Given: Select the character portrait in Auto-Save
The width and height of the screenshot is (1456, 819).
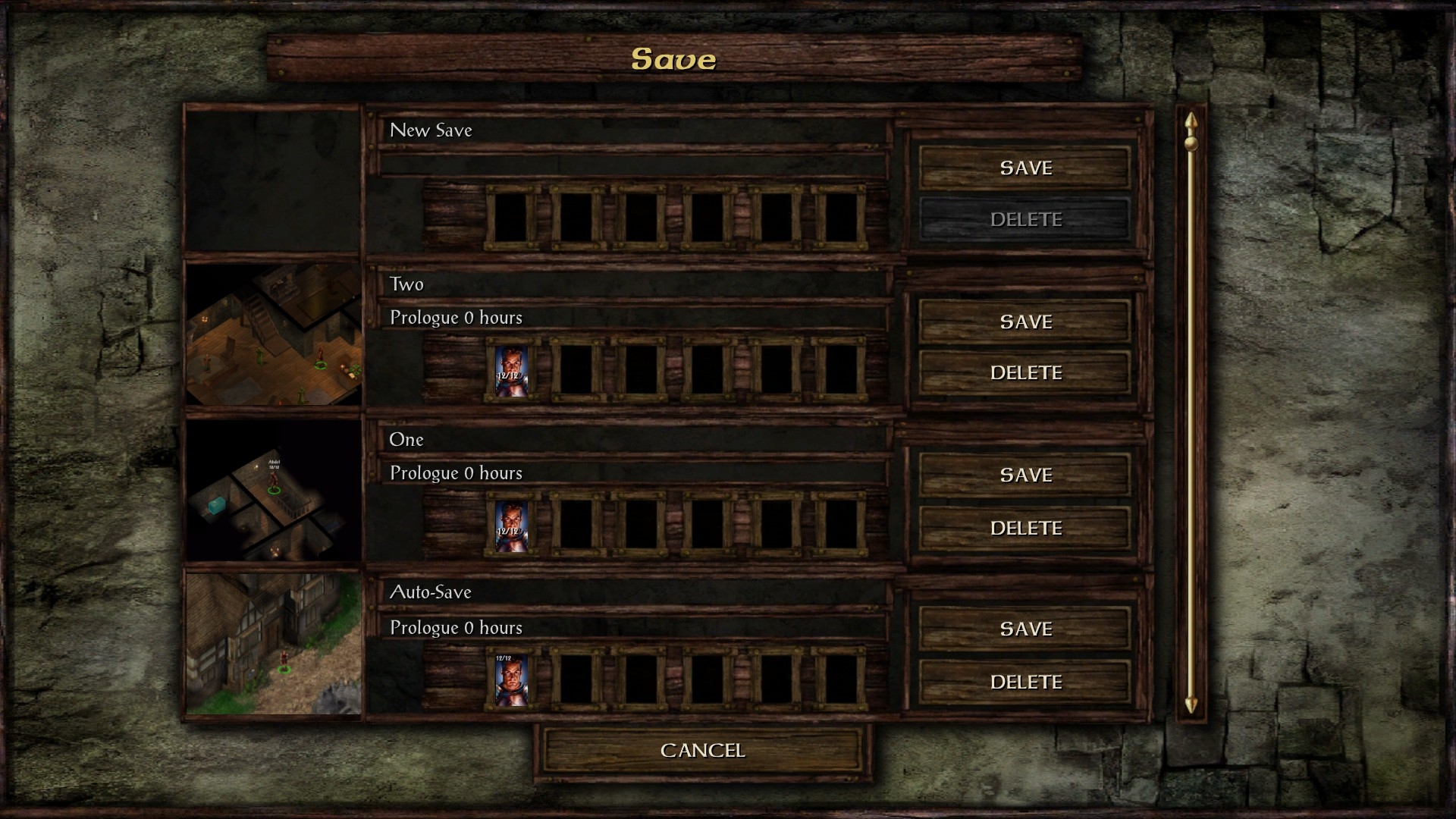Looking at the screenshot, I should click(510, 680).
